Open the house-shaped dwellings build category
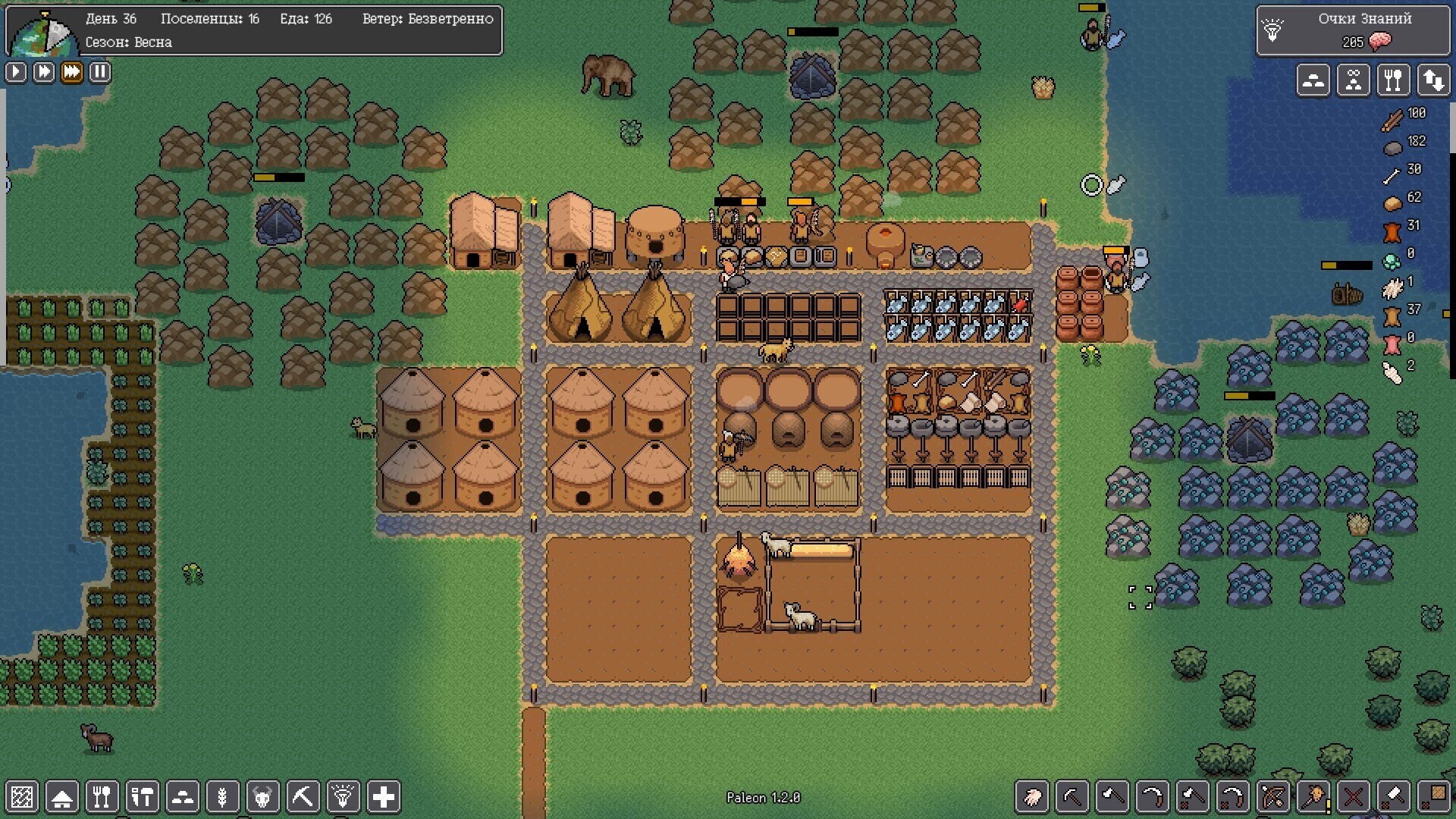This screenshot has width=1456, height=819. pos(62,797)
